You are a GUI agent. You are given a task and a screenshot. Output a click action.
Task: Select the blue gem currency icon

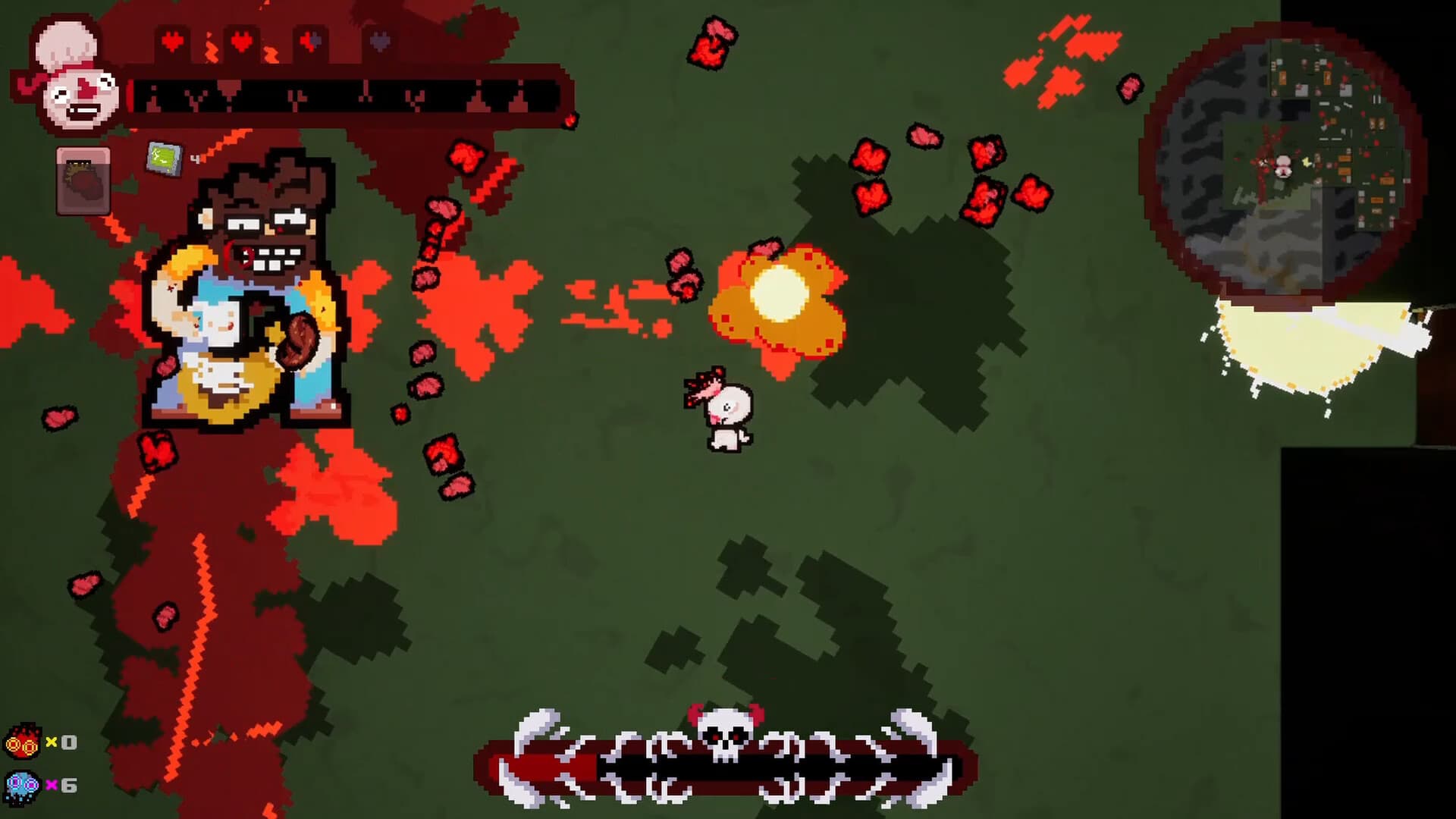23,785
